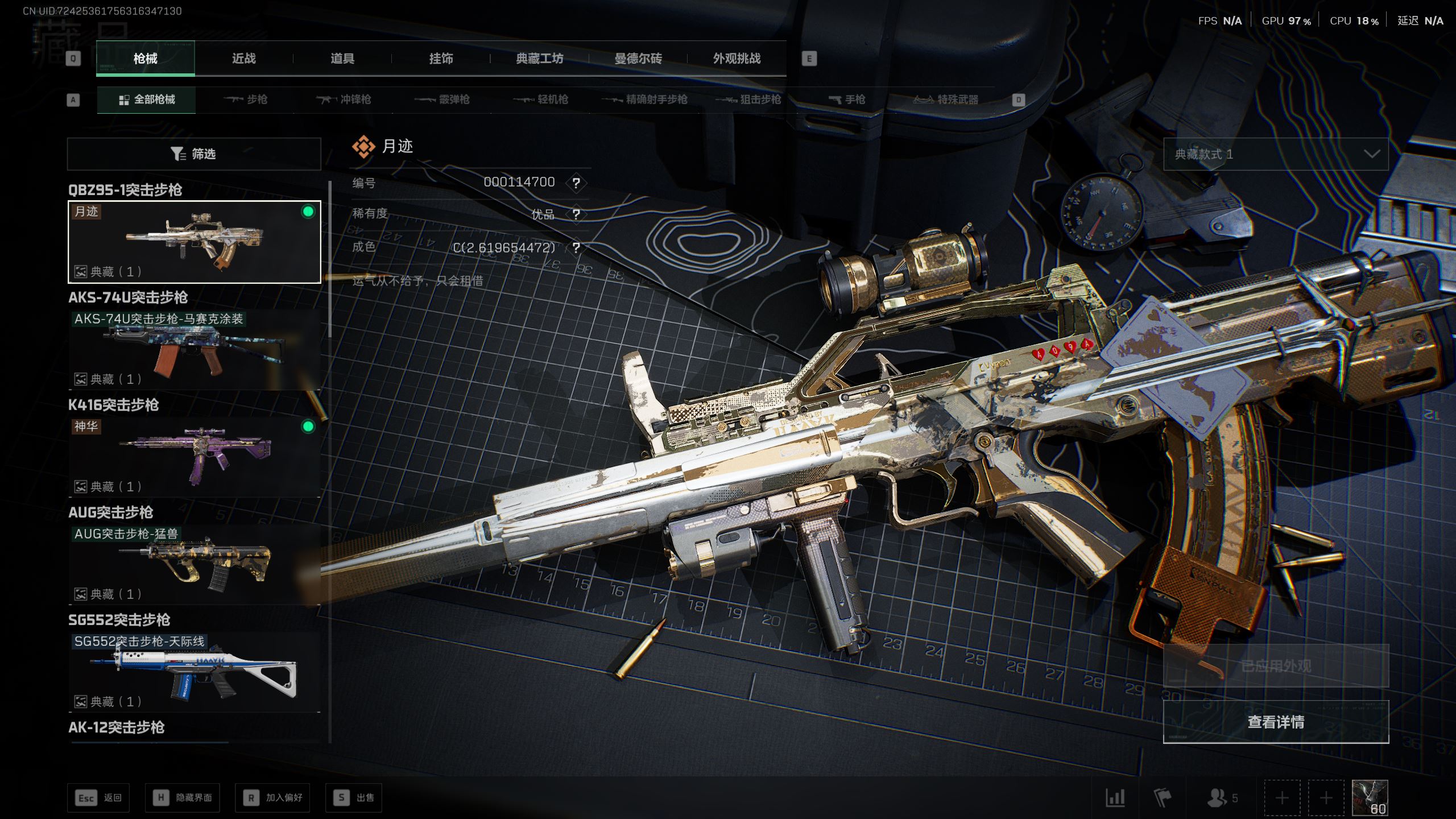Filter weapons by 步枪 rifles

coord(246,100)
